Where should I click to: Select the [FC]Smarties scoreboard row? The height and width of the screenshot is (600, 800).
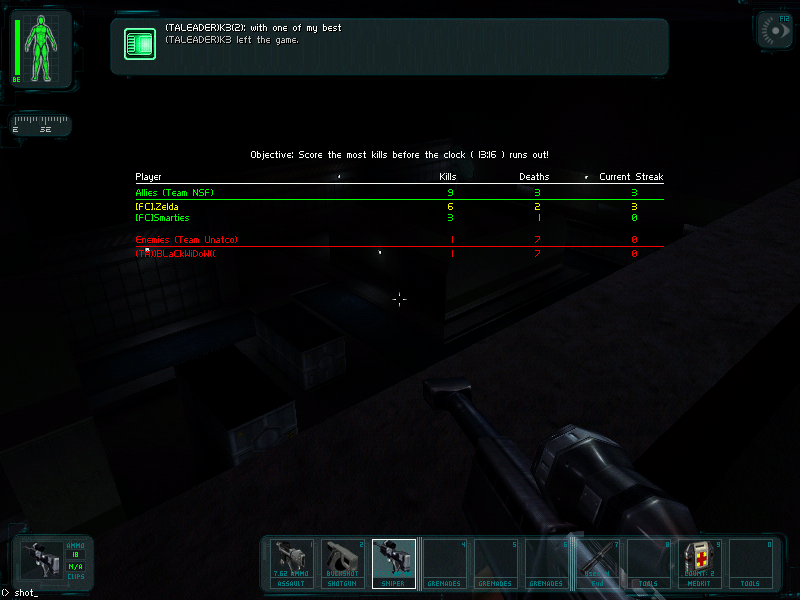pos(398,218)
